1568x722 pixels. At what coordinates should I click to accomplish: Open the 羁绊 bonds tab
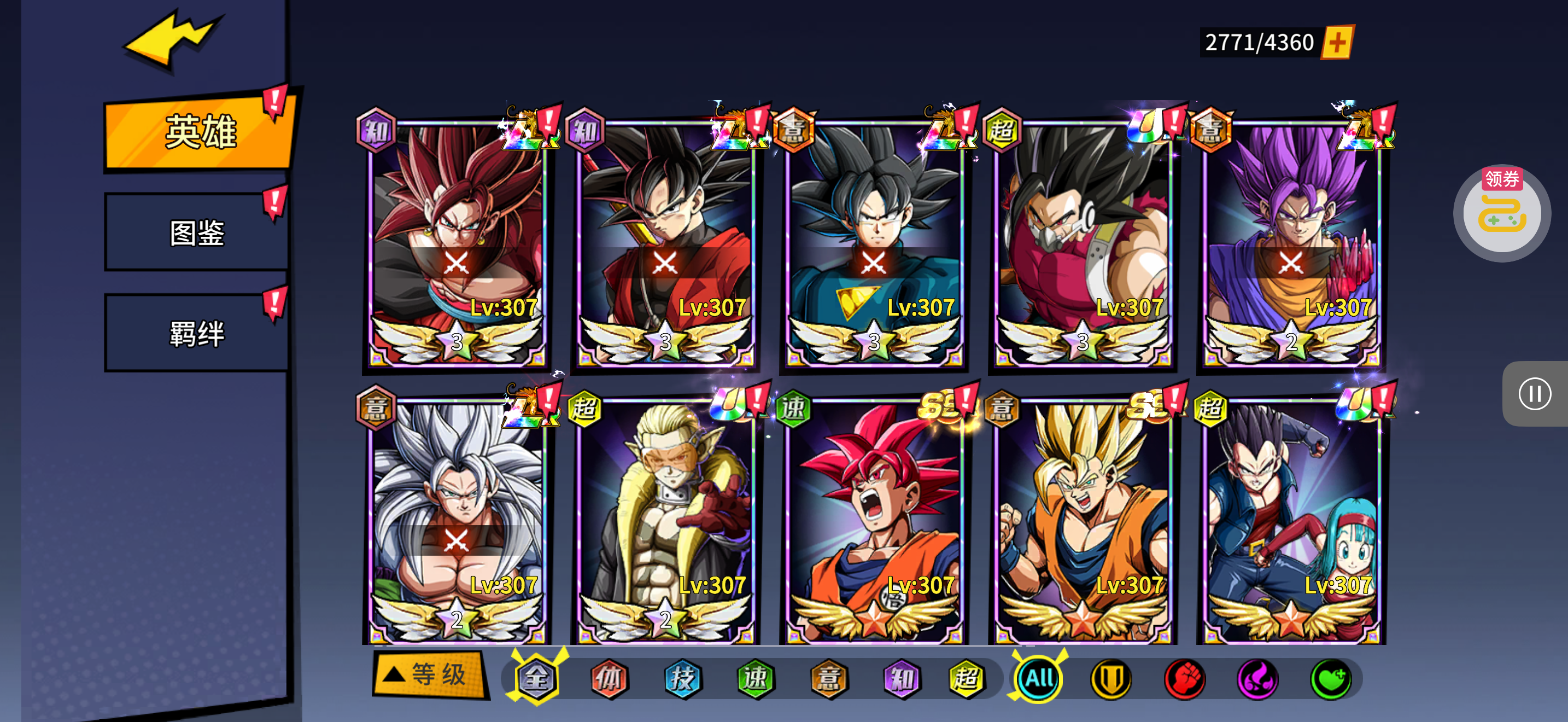[197, 334]
